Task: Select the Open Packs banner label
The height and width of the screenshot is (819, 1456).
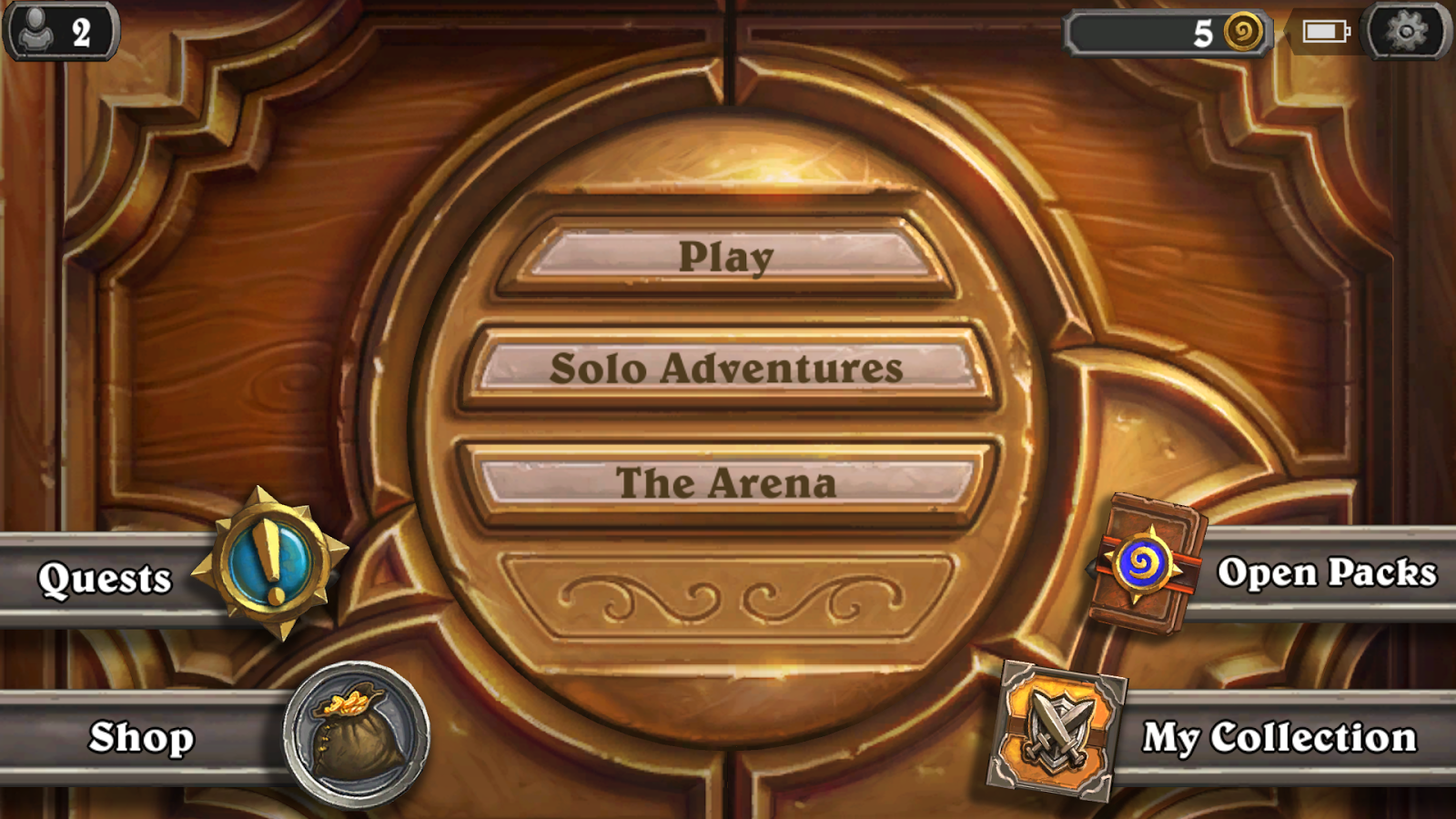Action: pyautogui.click(x=1328, y=574)
